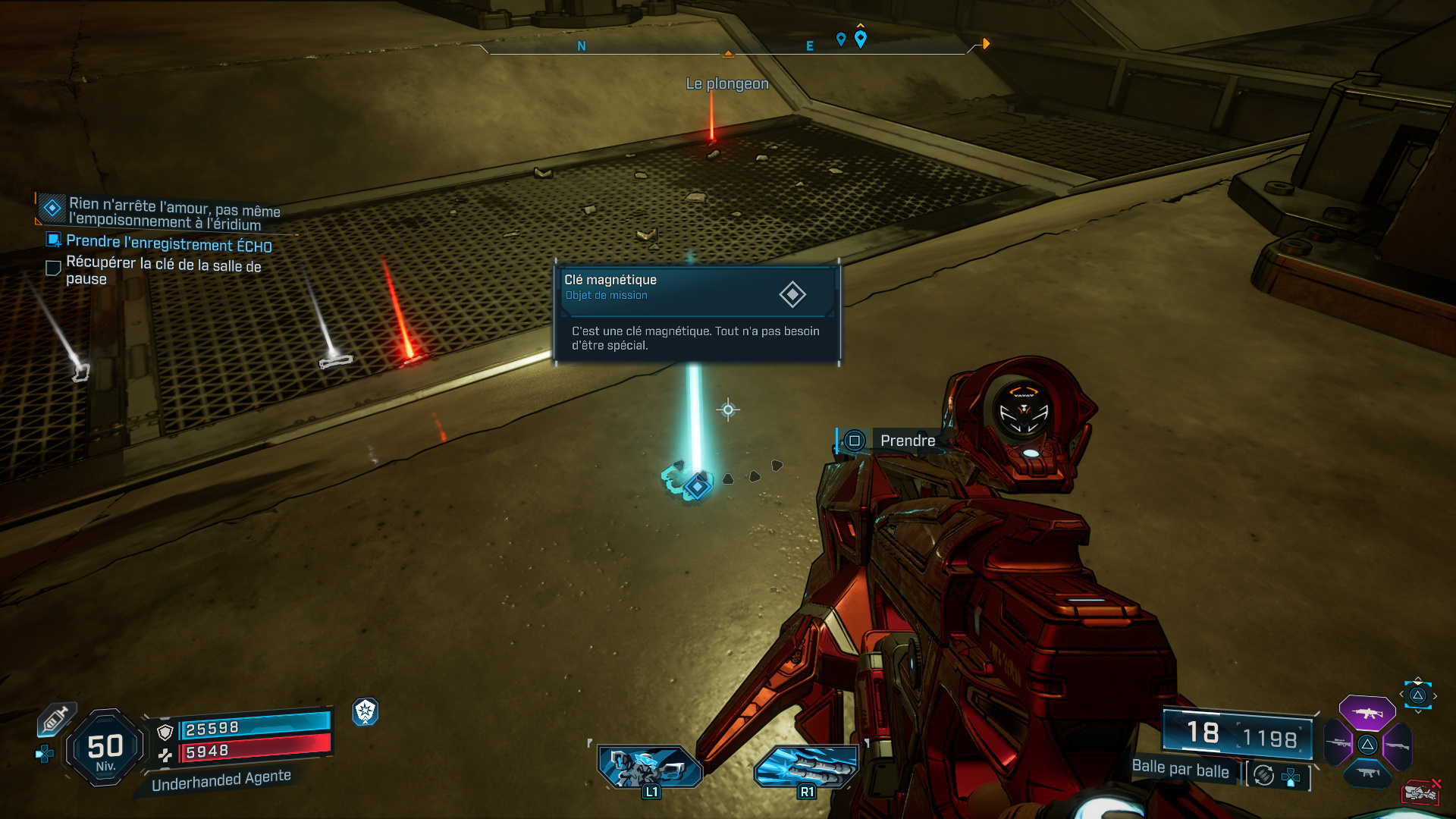Click the level 50 badge
The width and height of the screenshot is (1456, 819).
[105, 748]
